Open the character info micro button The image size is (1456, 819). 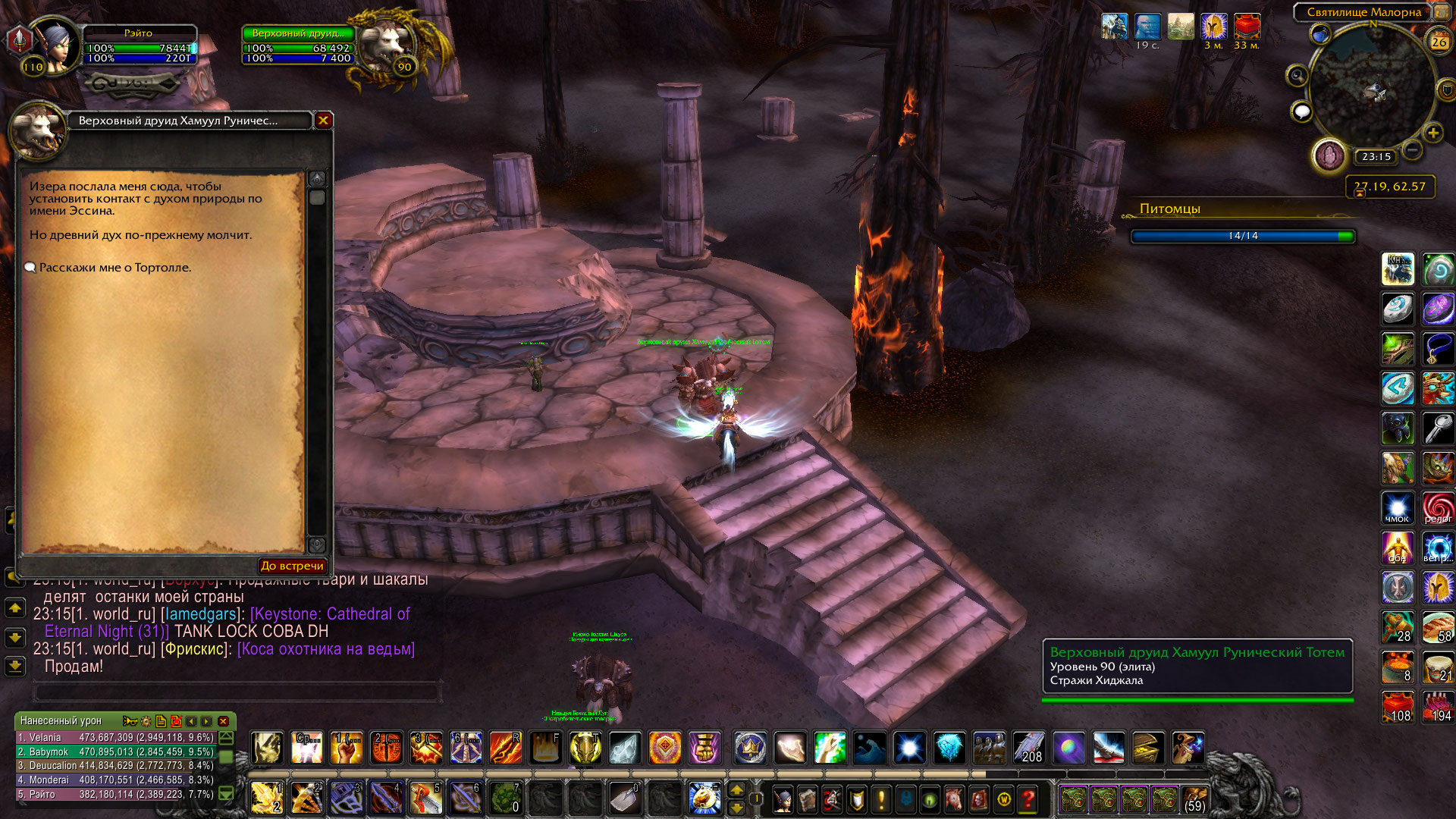click(x=783, y=799)
